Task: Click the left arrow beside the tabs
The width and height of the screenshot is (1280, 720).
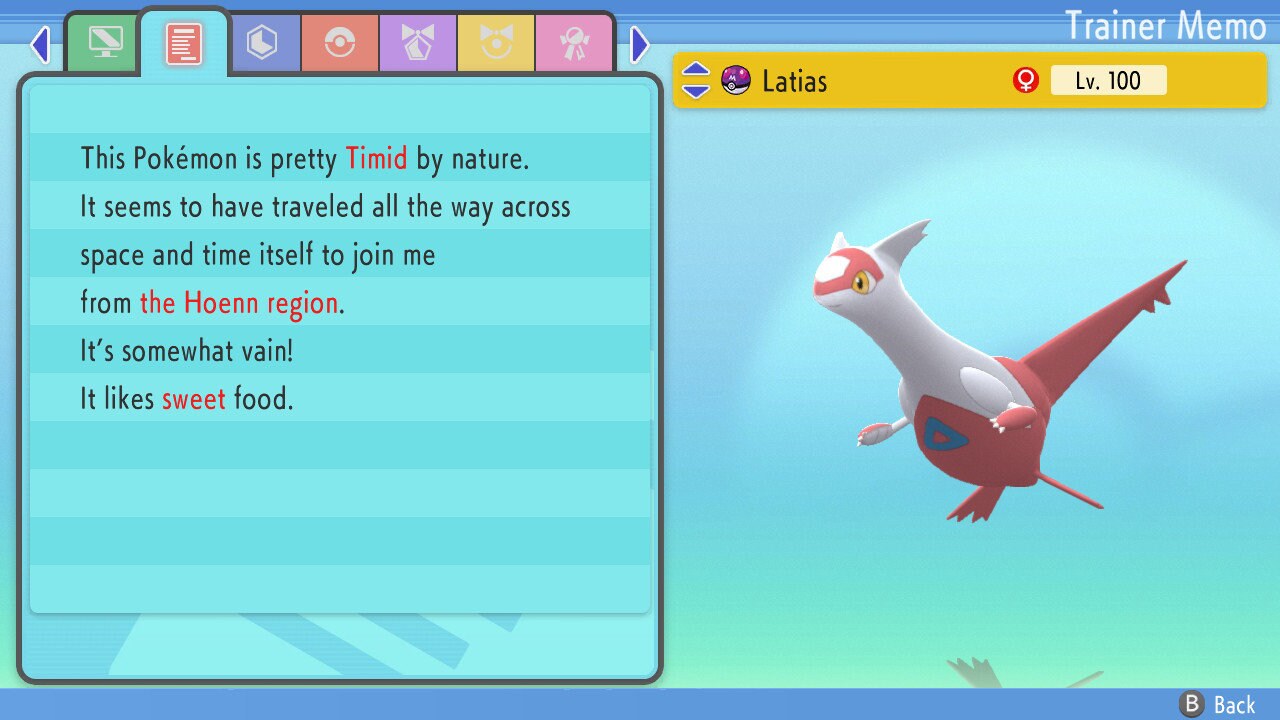Action: [x=40, y=44]
